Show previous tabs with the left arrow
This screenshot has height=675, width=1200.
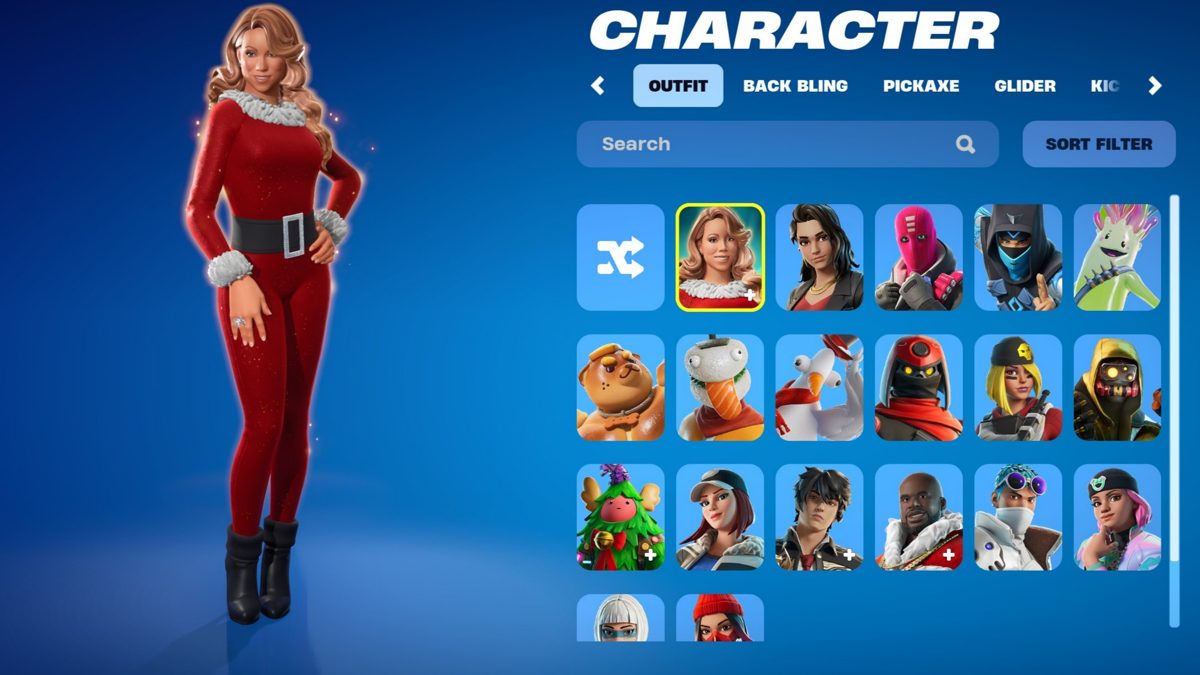598,86
